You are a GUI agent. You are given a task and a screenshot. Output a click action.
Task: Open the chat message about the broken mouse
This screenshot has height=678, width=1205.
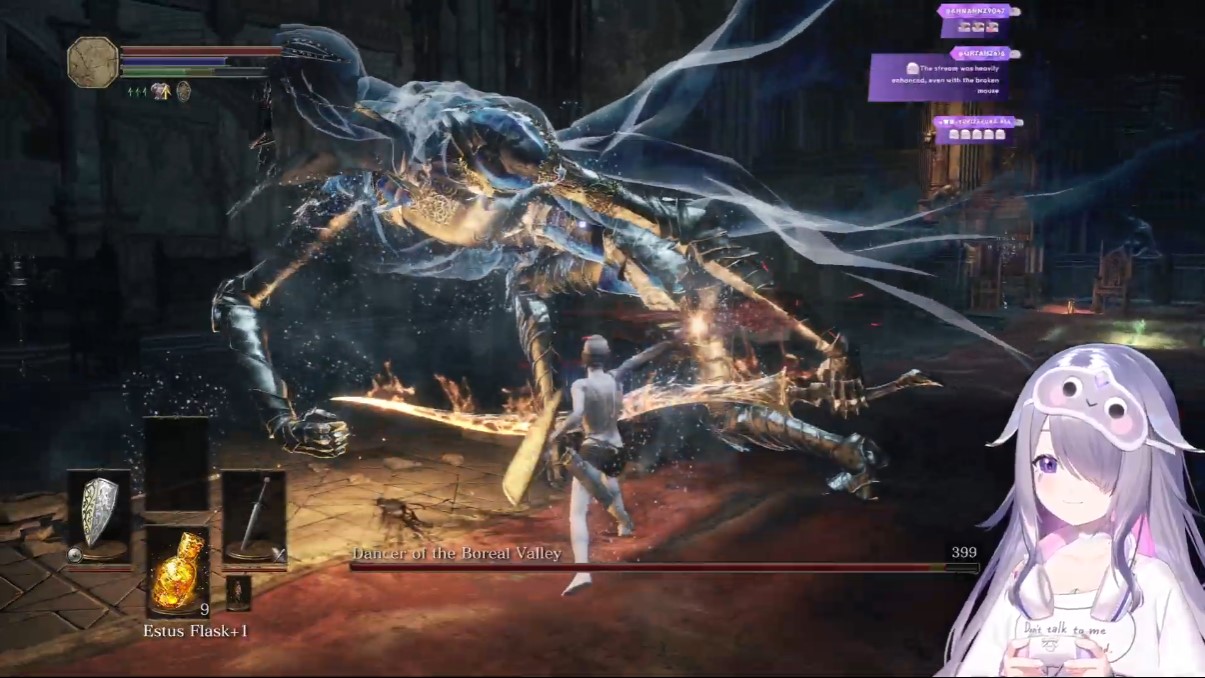click(x=937, y=77)
